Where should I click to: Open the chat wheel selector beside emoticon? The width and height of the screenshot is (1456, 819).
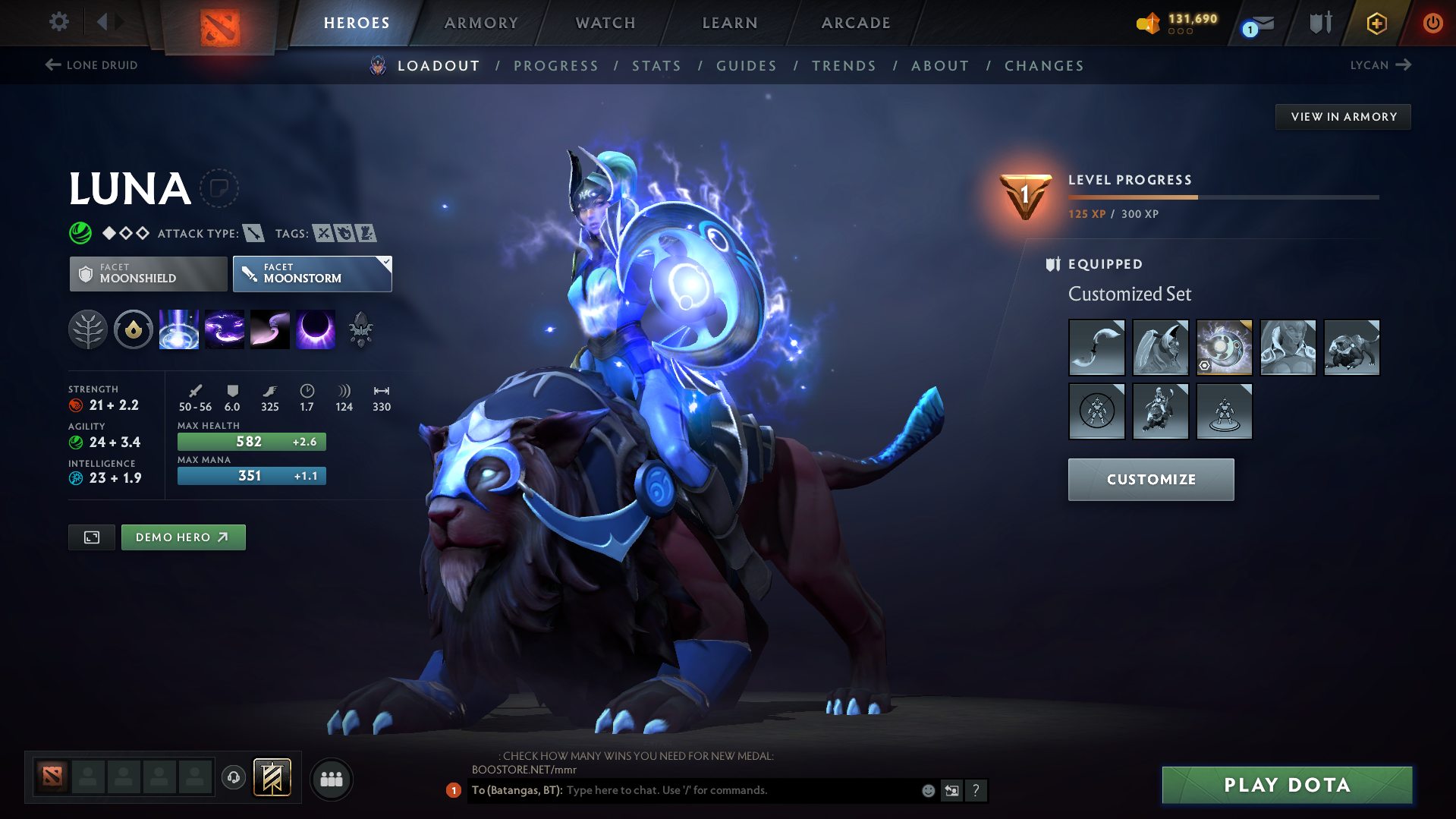(951, 790)
